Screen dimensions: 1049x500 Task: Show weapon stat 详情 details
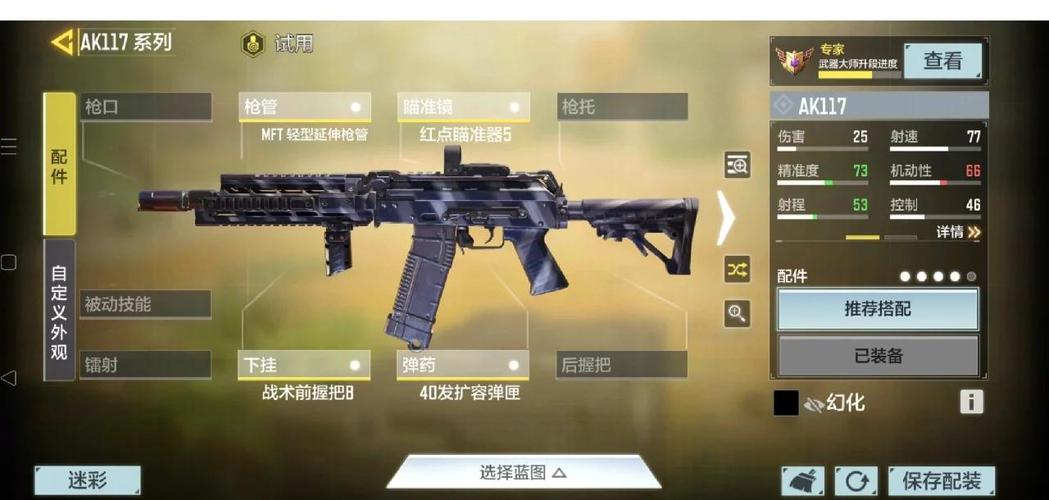958,232
